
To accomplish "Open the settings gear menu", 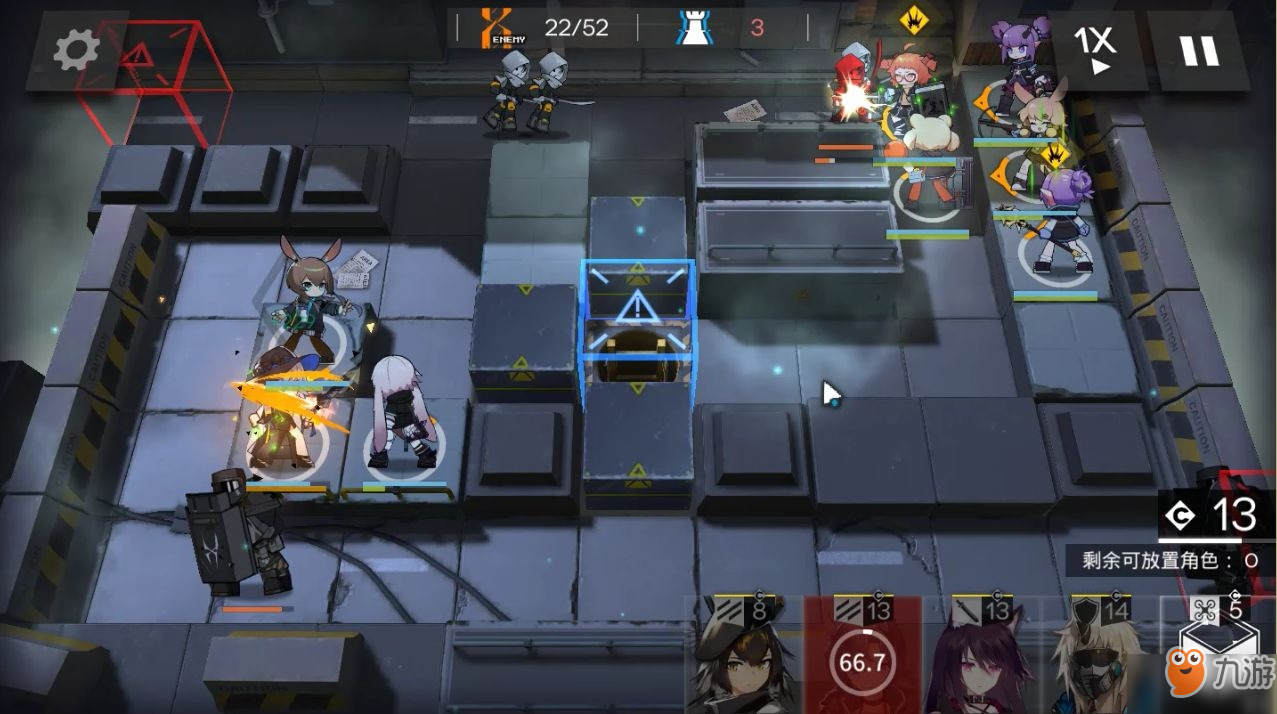I will pos(76,50).
